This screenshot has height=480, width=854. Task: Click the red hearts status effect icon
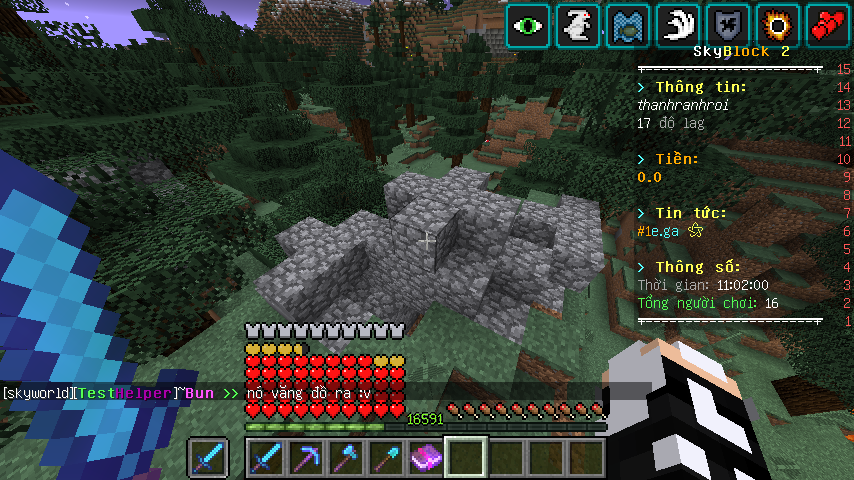coord(828,25)
